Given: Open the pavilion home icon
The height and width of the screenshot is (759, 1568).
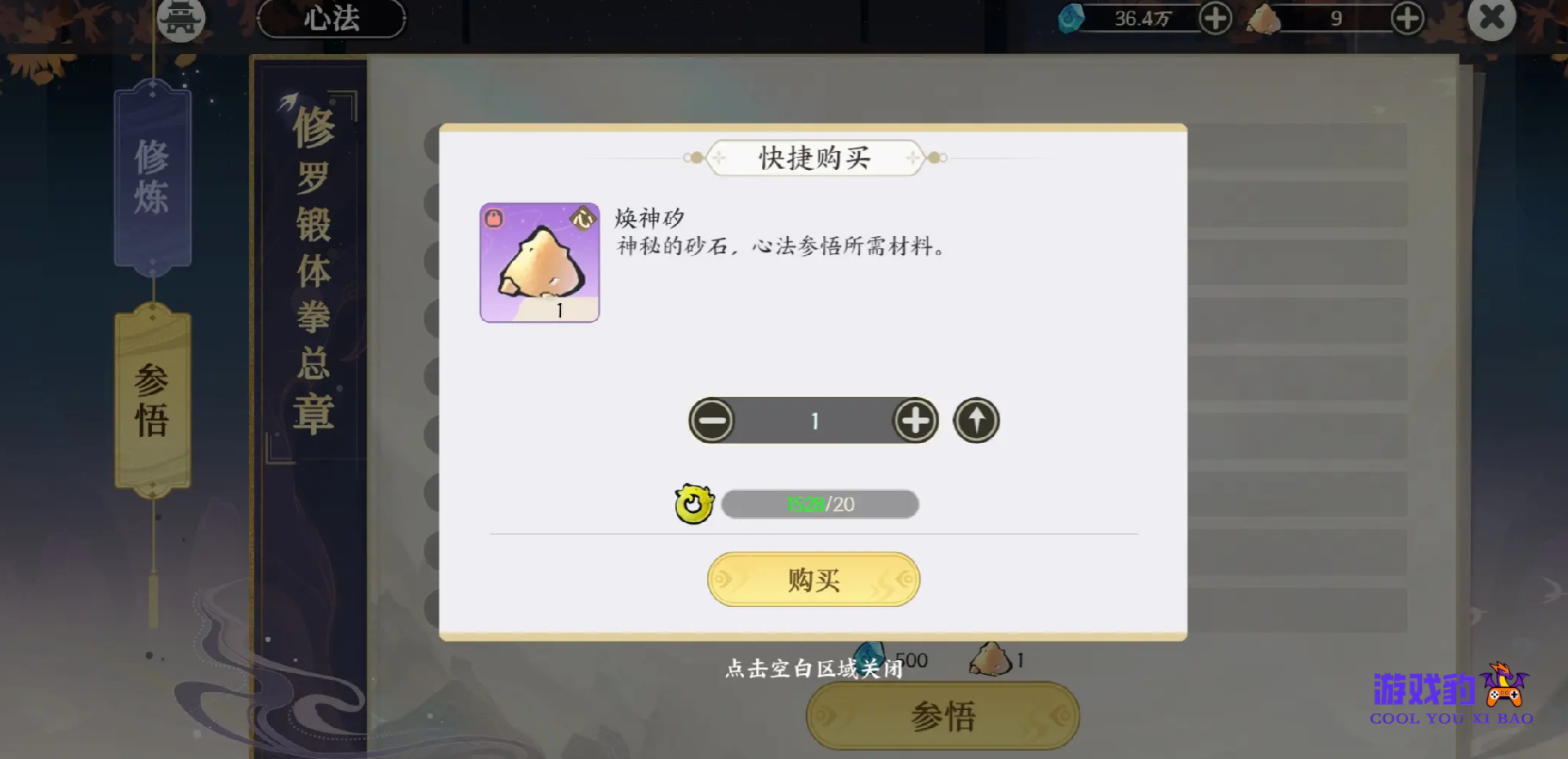Looking at the screenshot, I should pyautogui.click(x=180, y=18).
